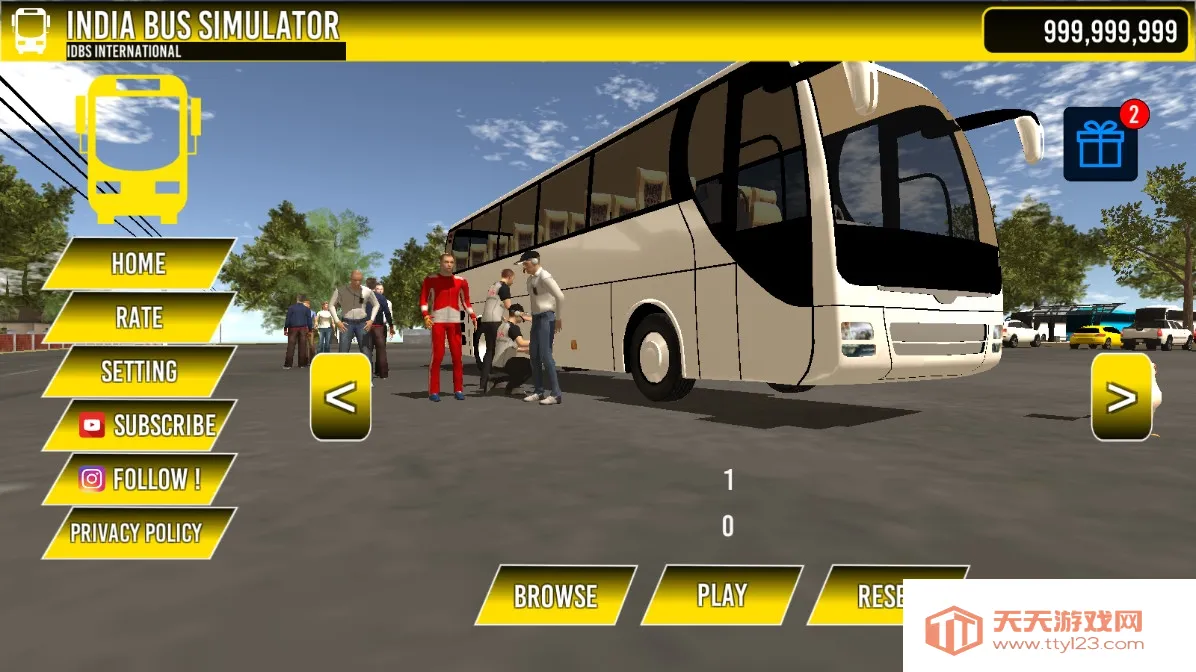Click the BROWSE button
Viewport: 1196px width, 672px height.
(555, 596)
